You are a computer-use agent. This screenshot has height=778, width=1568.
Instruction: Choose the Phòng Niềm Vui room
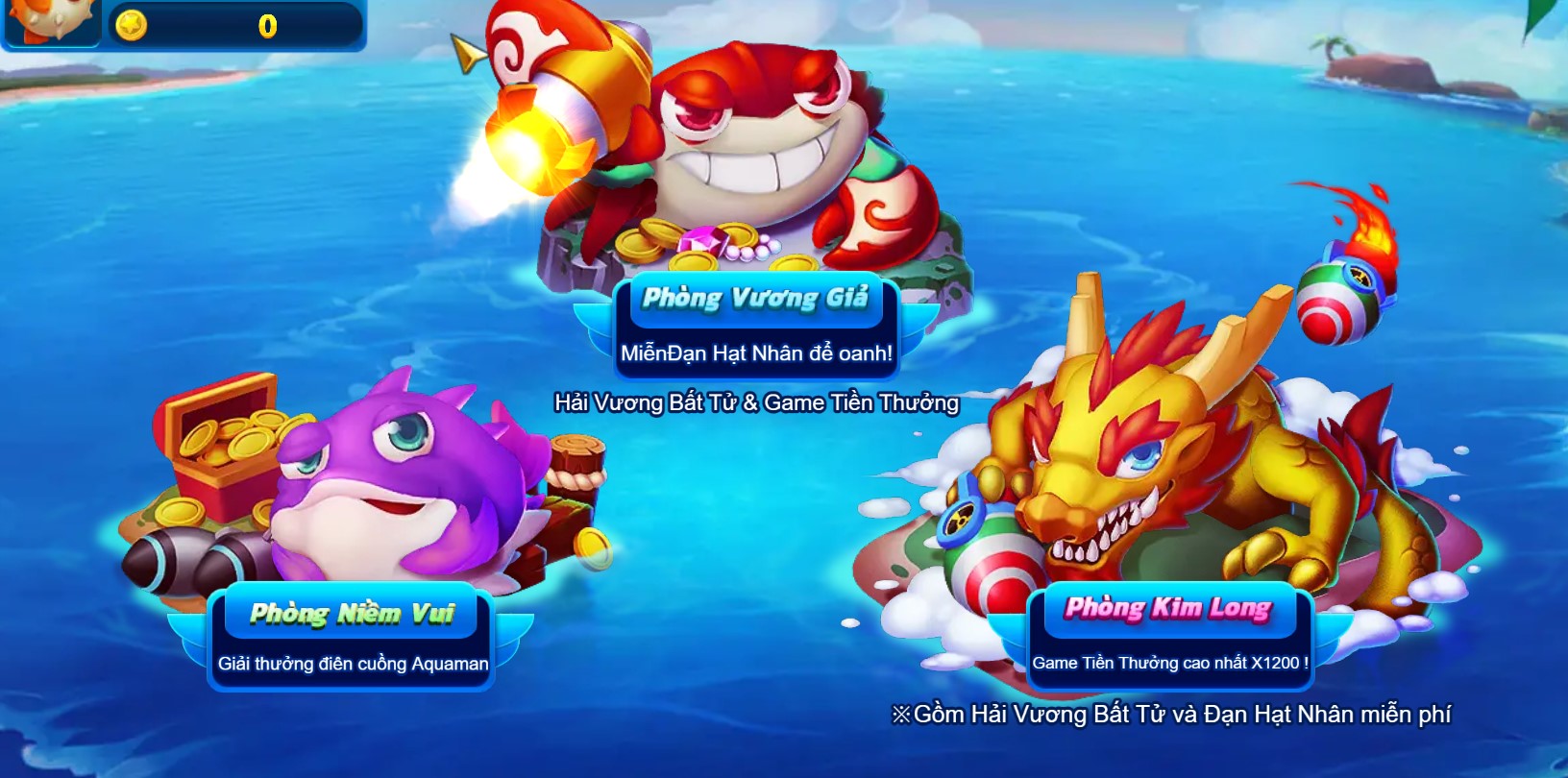(352, 613)
